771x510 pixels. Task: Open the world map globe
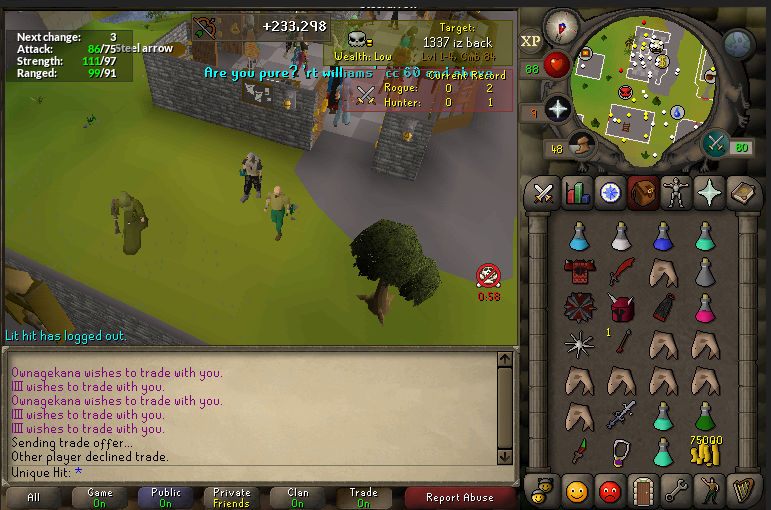(738, 42)
